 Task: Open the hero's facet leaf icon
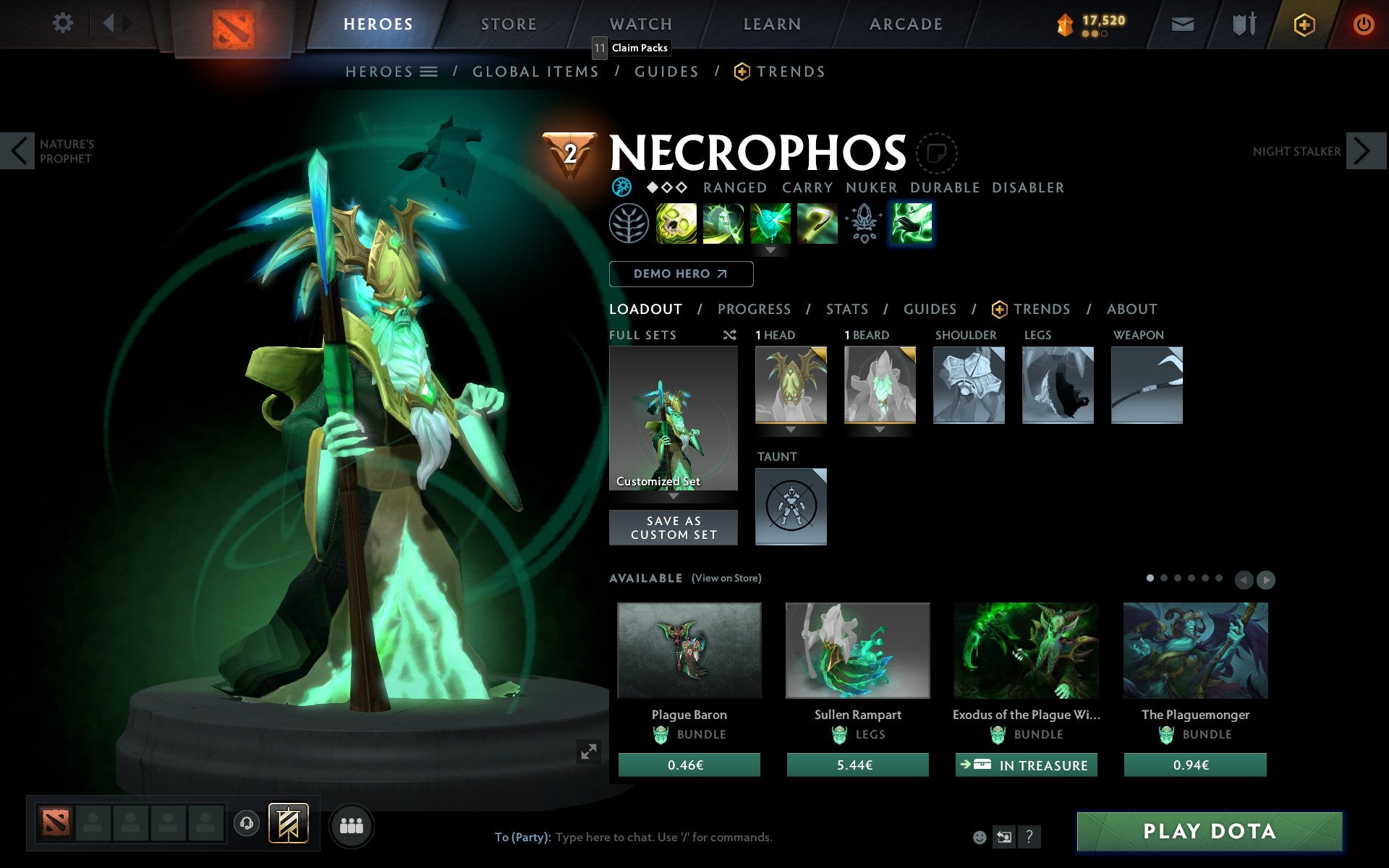click(x=629, y=224)
